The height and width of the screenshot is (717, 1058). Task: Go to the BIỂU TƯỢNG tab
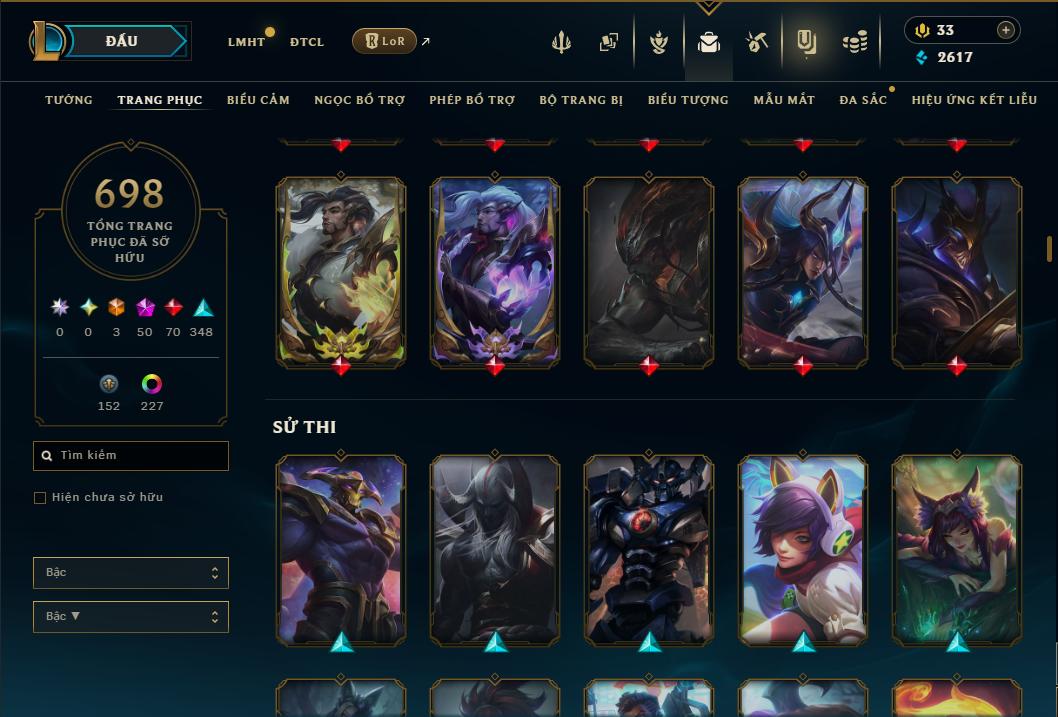point(688,100)
